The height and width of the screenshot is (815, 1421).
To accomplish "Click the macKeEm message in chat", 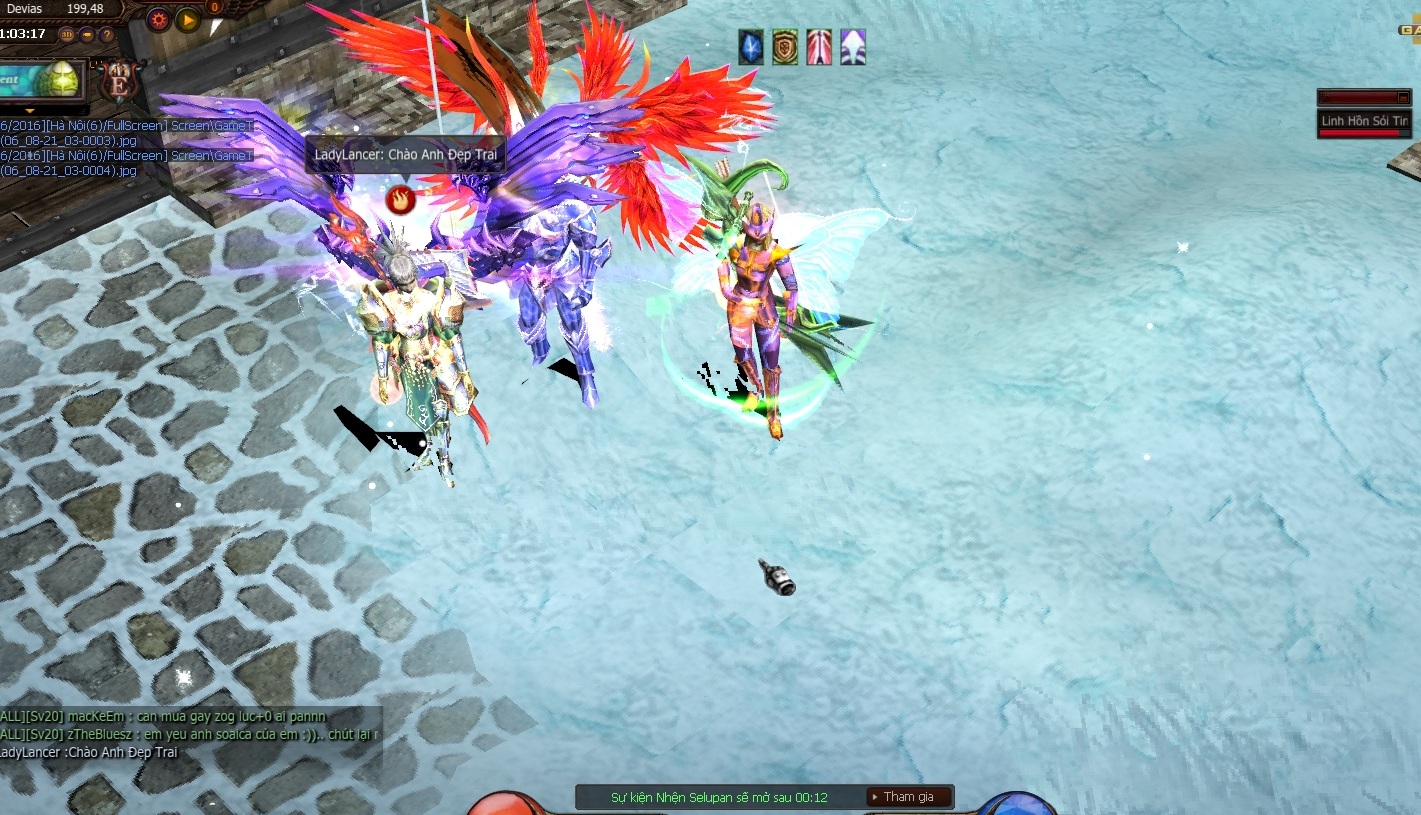I will click(165, 716).
